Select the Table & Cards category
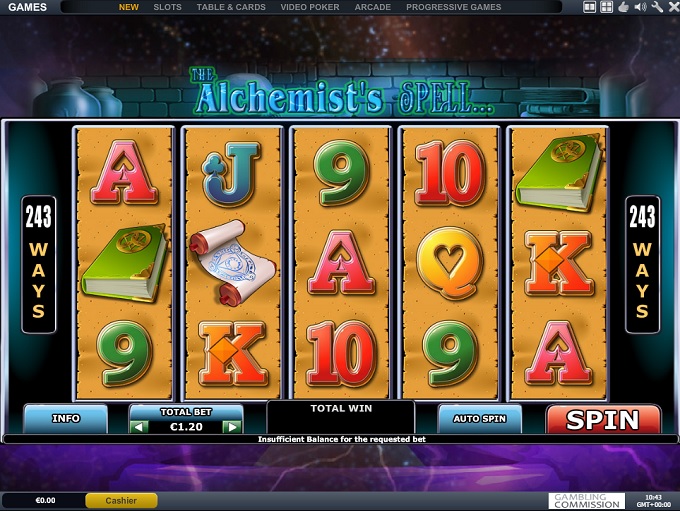The width and height of the screenshot is (680, 511). click(231, 7)
